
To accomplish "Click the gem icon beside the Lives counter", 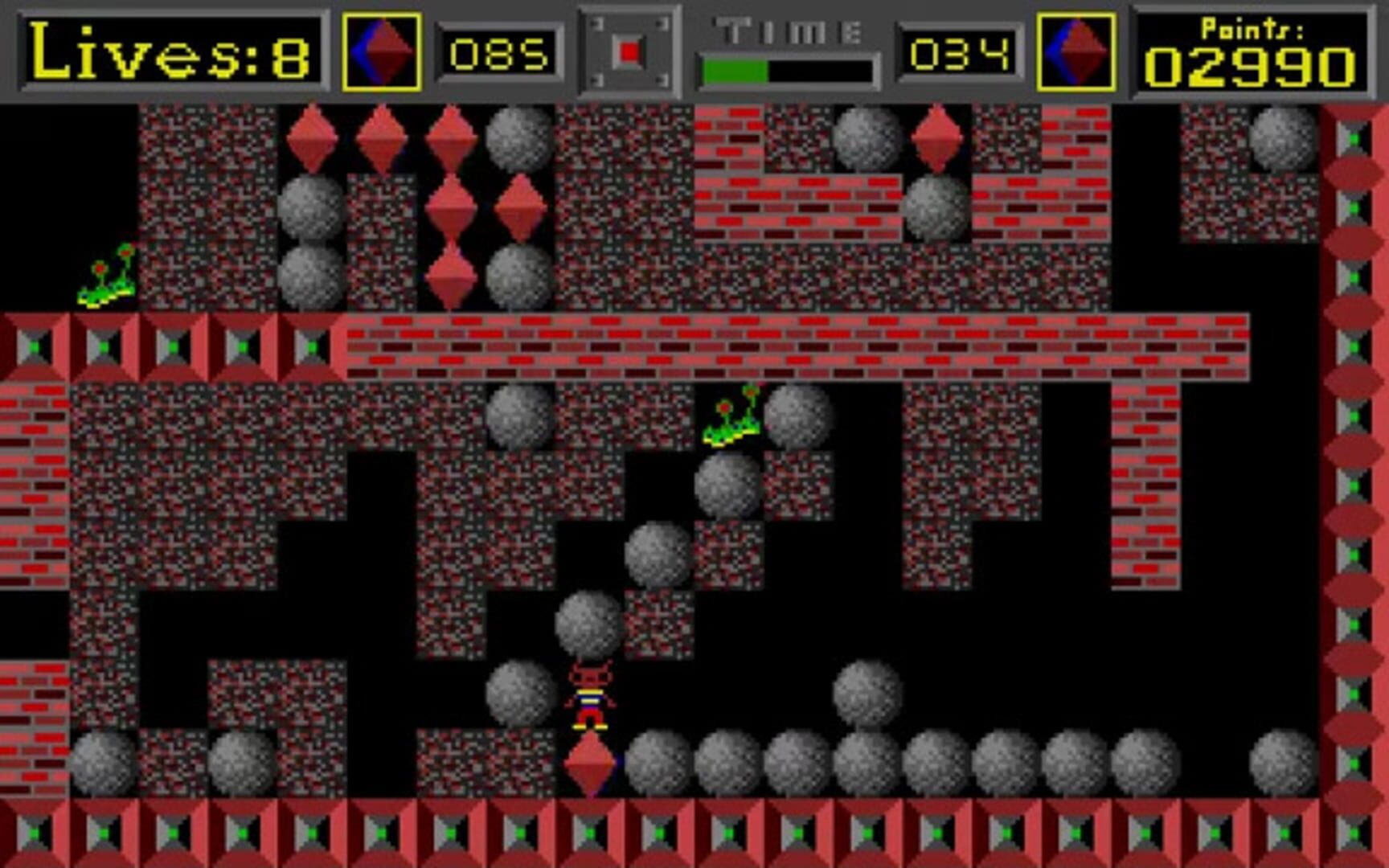I will [384, 51].
